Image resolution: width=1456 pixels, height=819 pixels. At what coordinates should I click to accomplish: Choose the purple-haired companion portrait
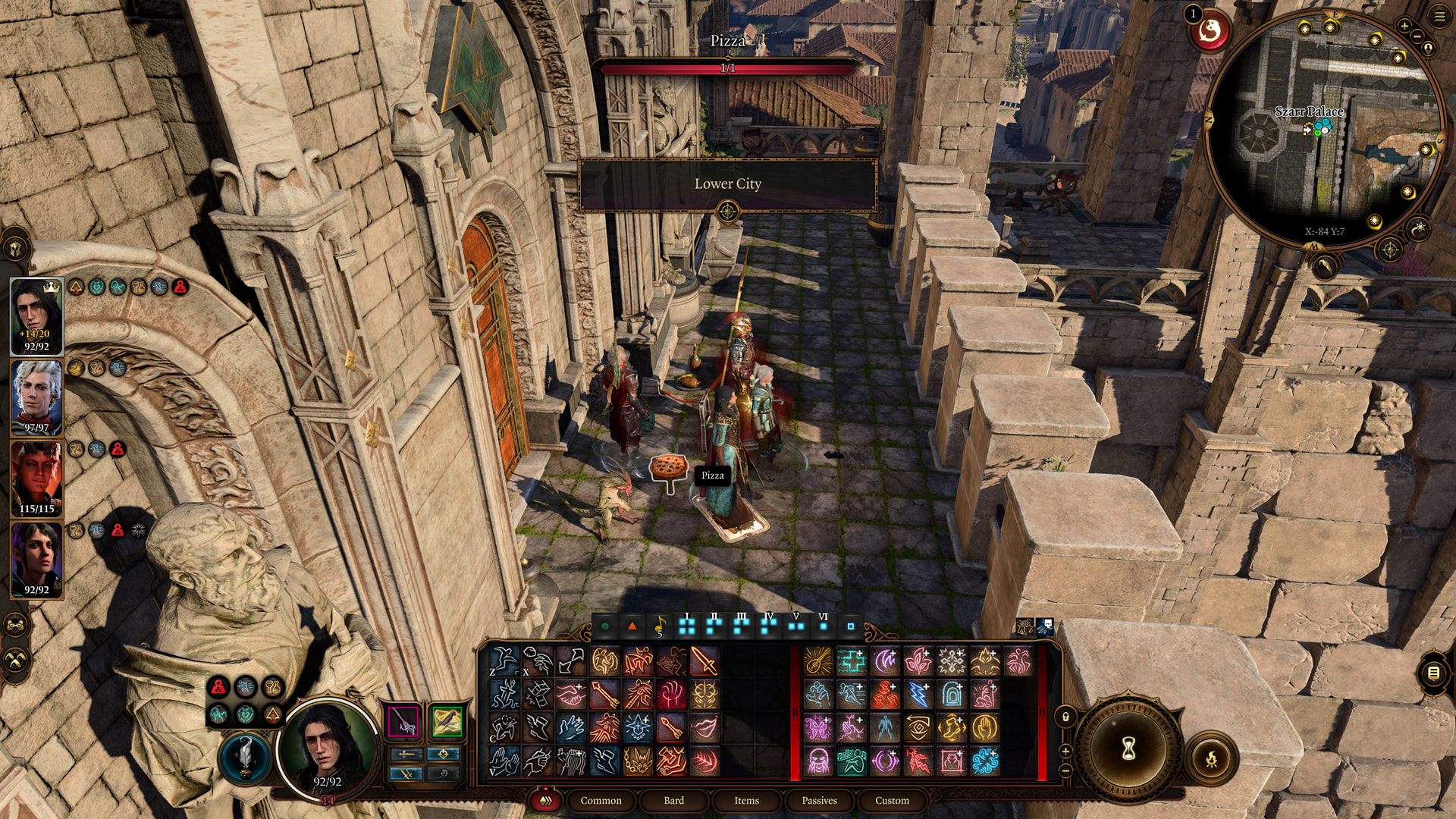pyautogui.click(x=36, y=559)
